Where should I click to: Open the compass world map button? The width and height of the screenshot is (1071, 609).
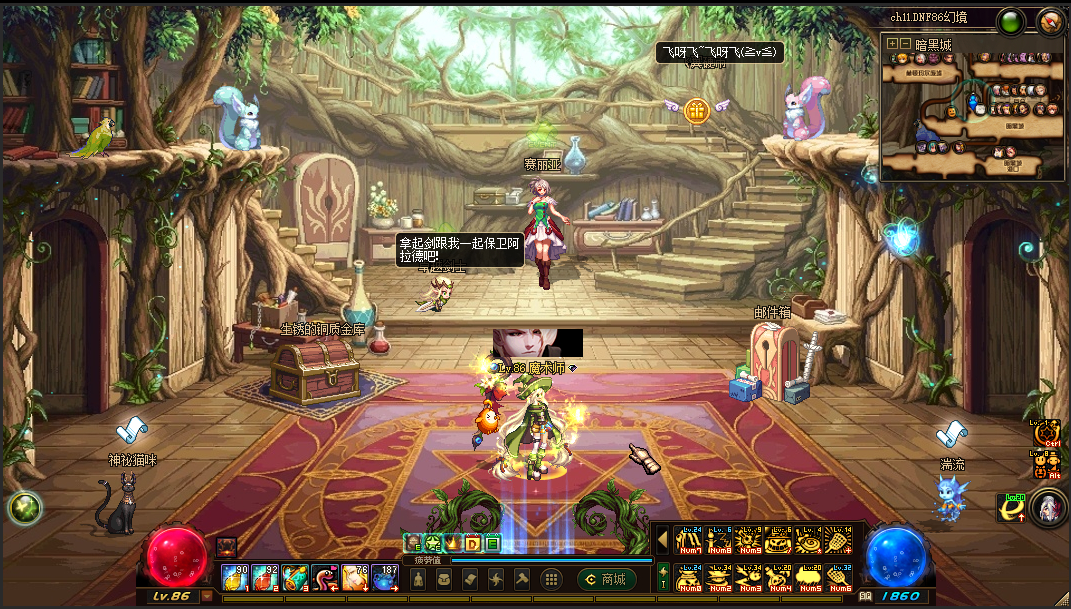point(1050,20)
